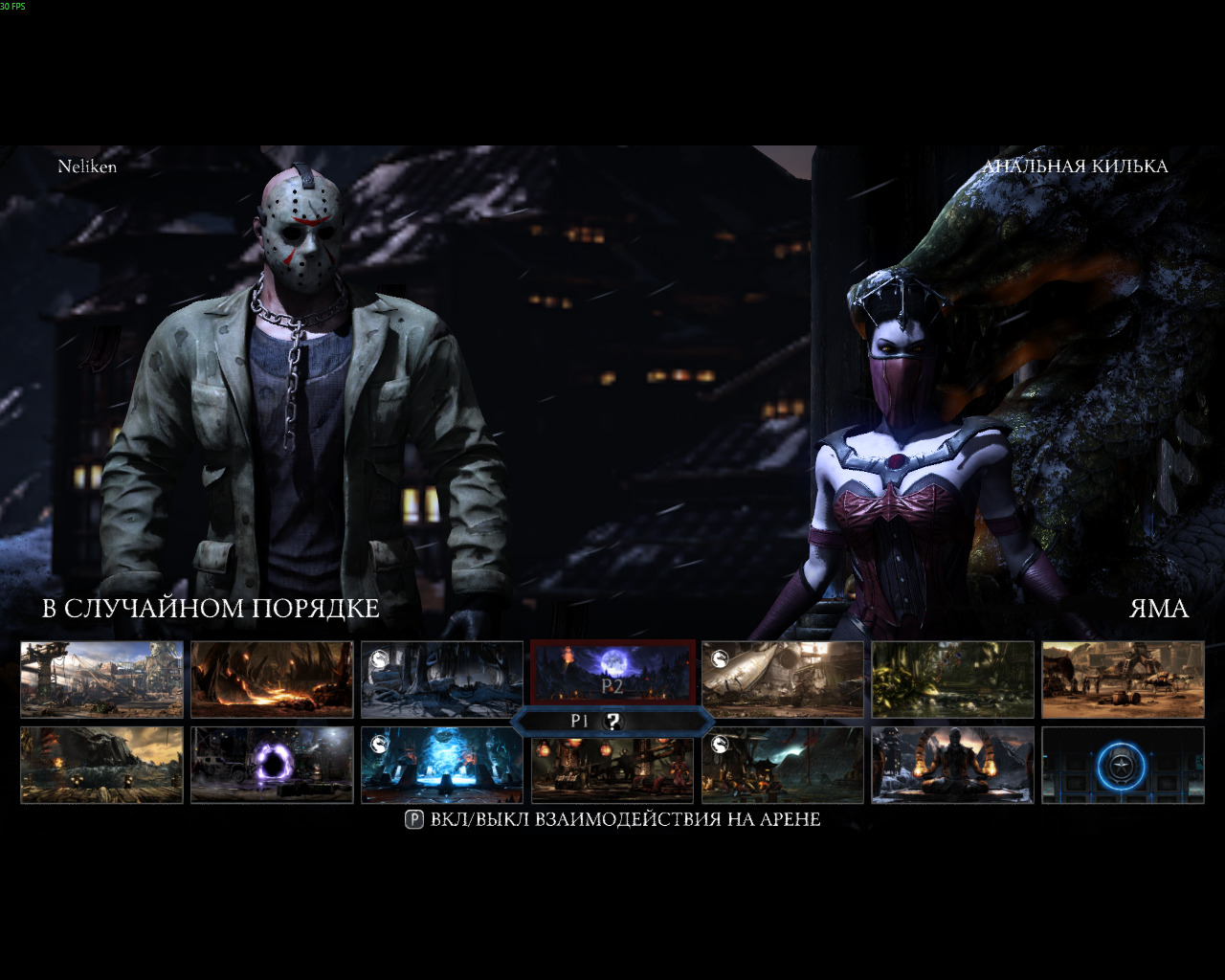Select the purple portal arena thumbnail
The height and width of the screenshot is (980, 1225).
tap(272, 765)
